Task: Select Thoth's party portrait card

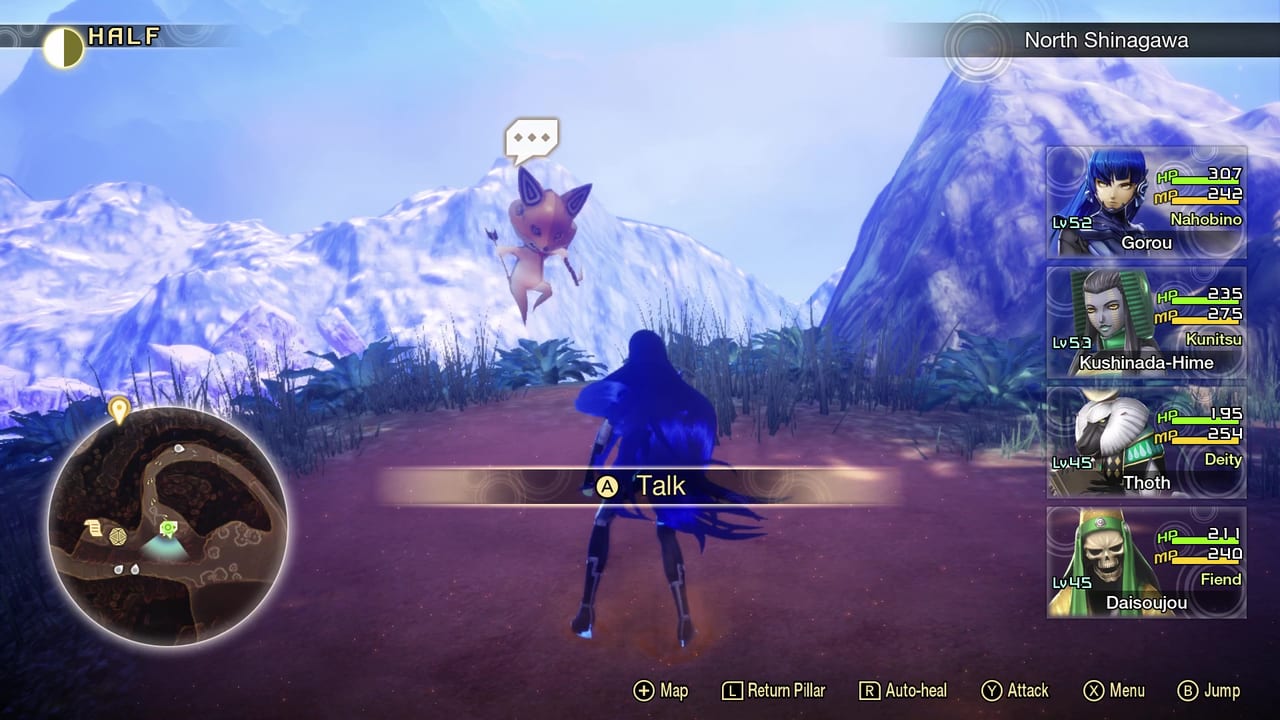Action: click(x=1146, y=443)
